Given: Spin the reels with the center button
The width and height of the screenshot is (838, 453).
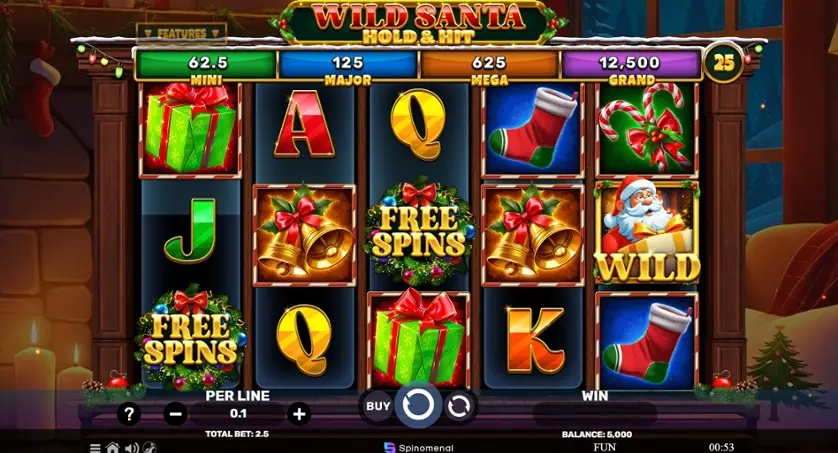Looking at the screenshot, I should [x=418, y=406].
